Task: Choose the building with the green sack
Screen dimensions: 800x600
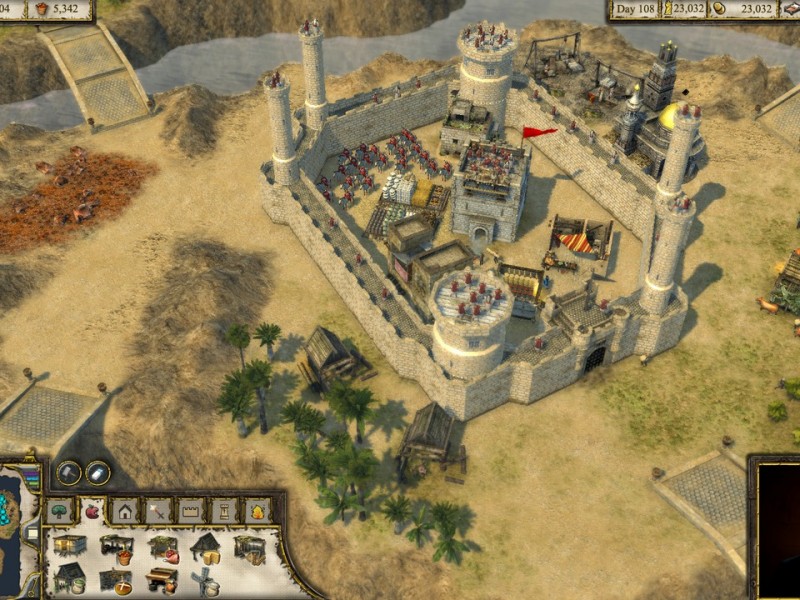Action: [69, 578]
